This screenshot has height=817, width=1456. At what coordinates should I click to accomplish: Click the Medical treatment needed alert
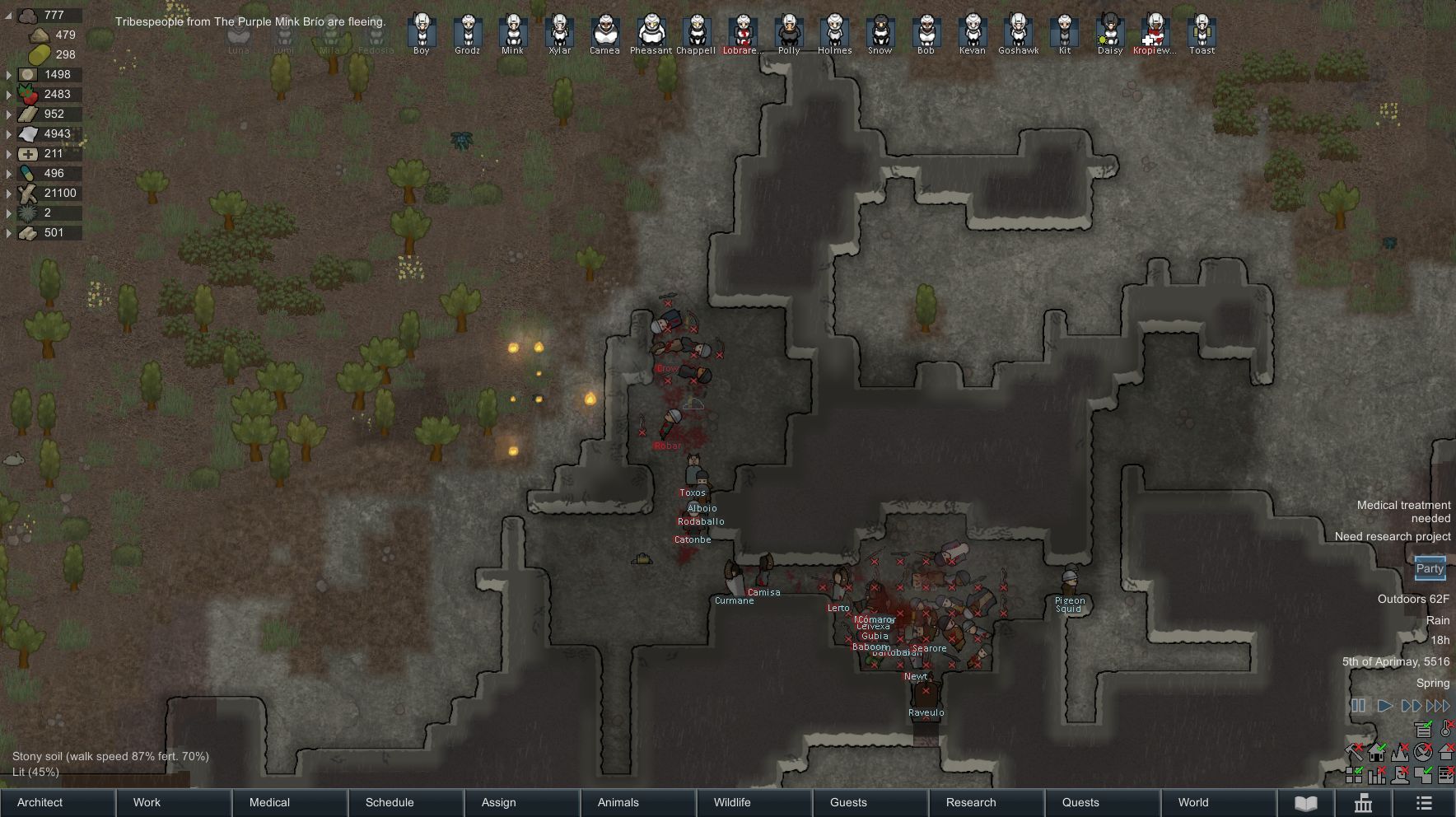coord(1403,511)
